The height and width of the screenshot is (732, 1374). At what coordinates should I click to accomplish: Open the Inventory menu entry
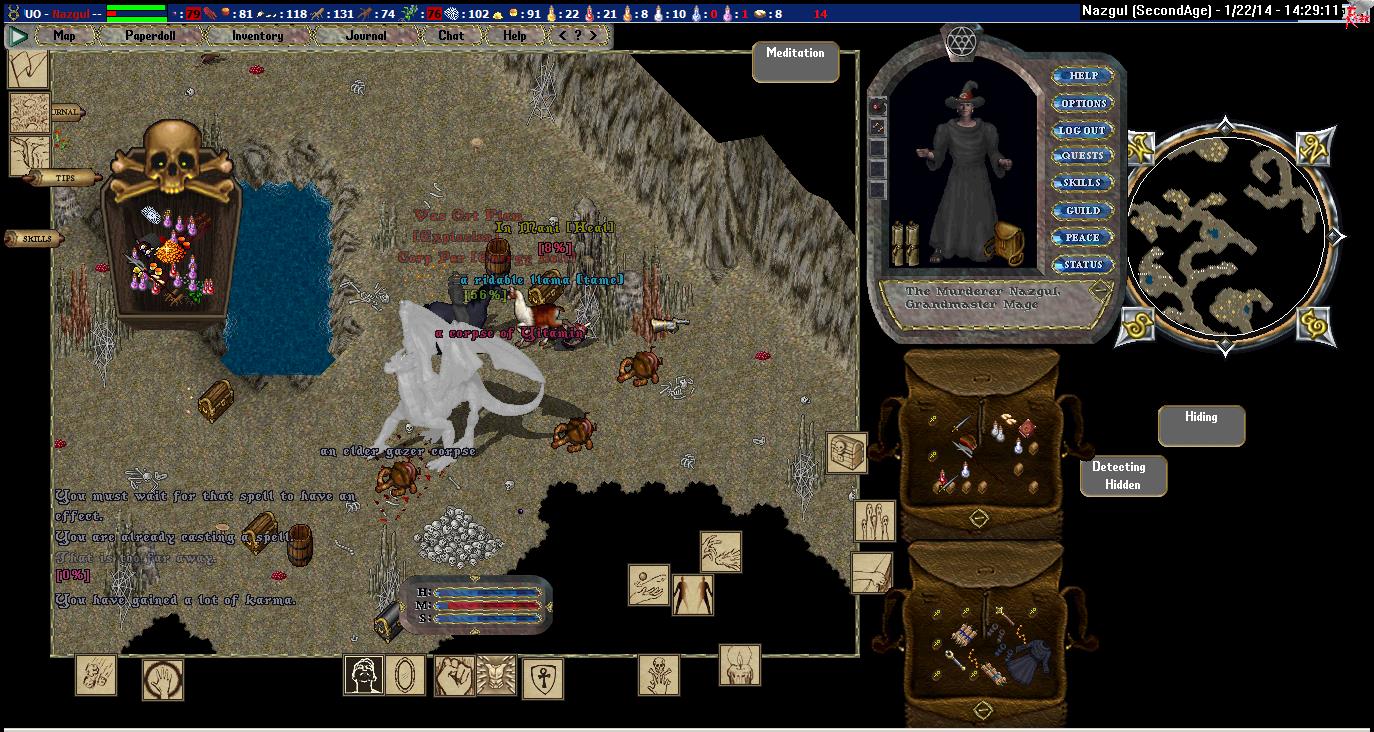257,36
